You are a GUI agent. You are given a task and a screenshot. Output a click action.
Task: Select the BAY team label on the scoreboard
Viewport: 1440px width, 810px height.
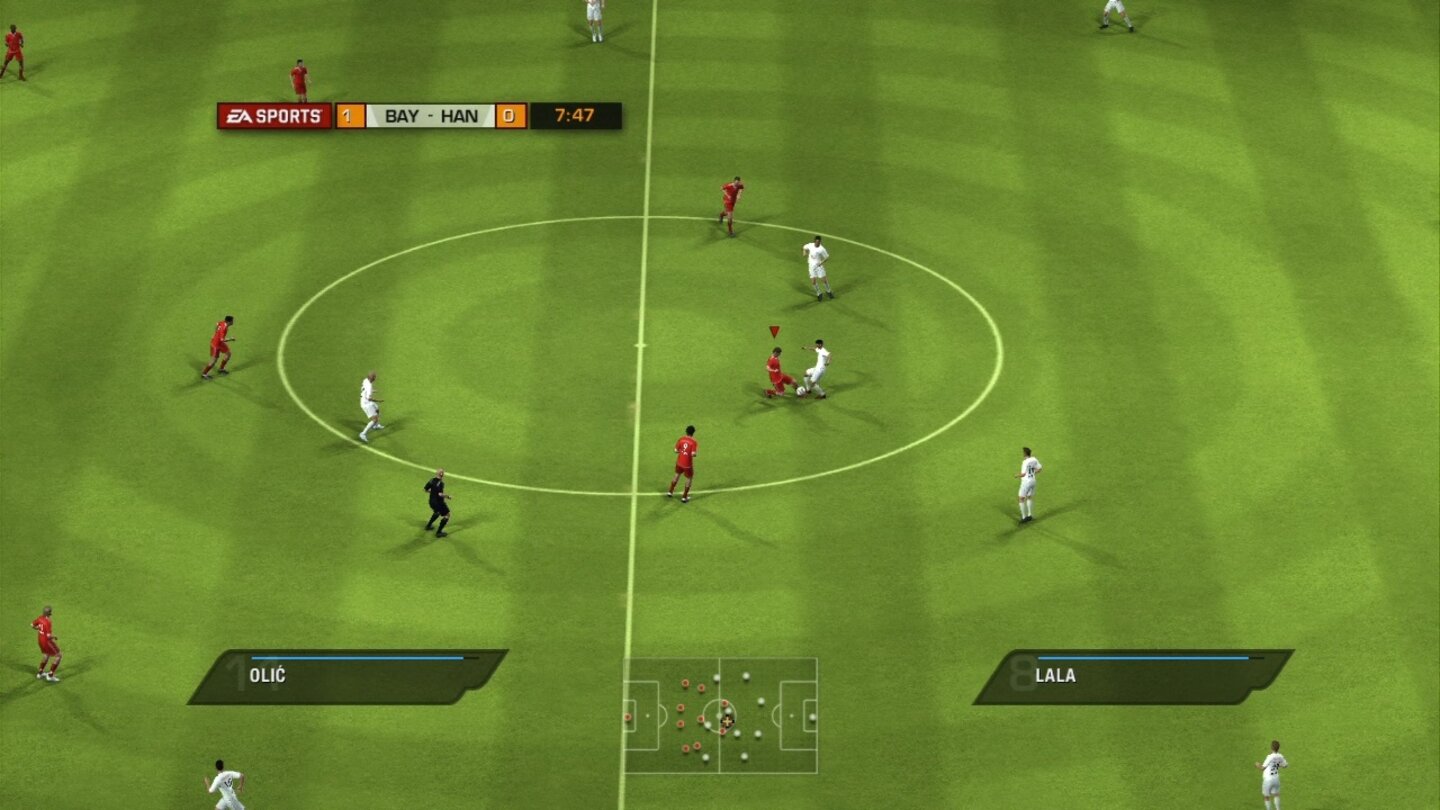click(400, 115)
